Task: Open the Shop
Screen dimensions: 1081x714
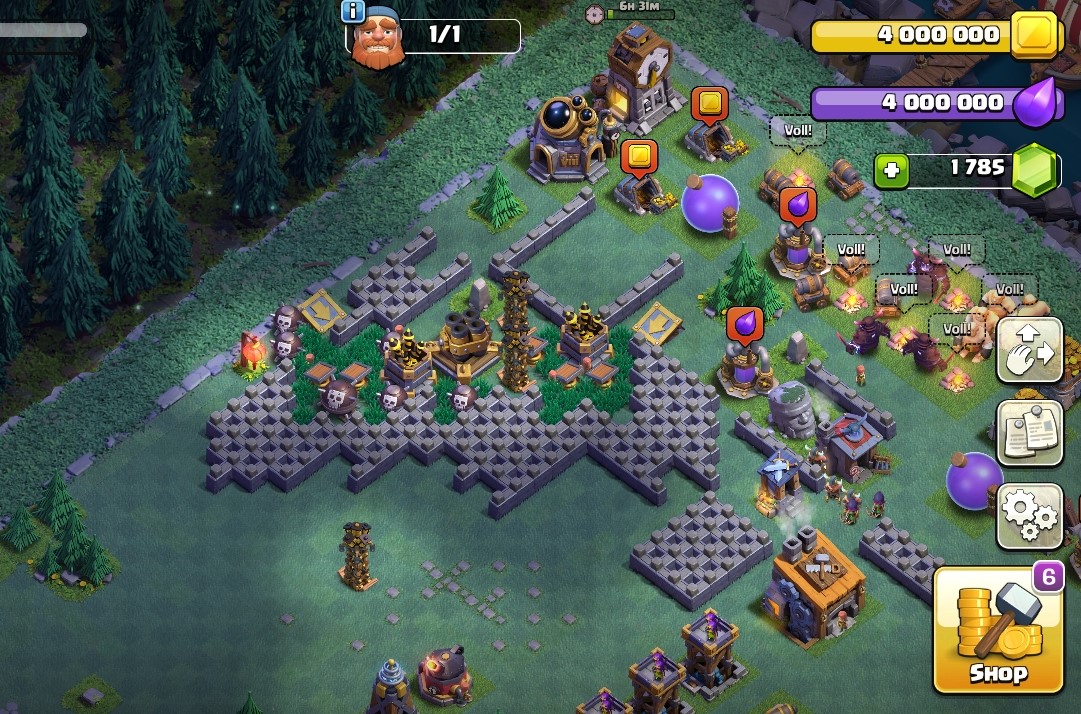Action: (x=997, y=630)
